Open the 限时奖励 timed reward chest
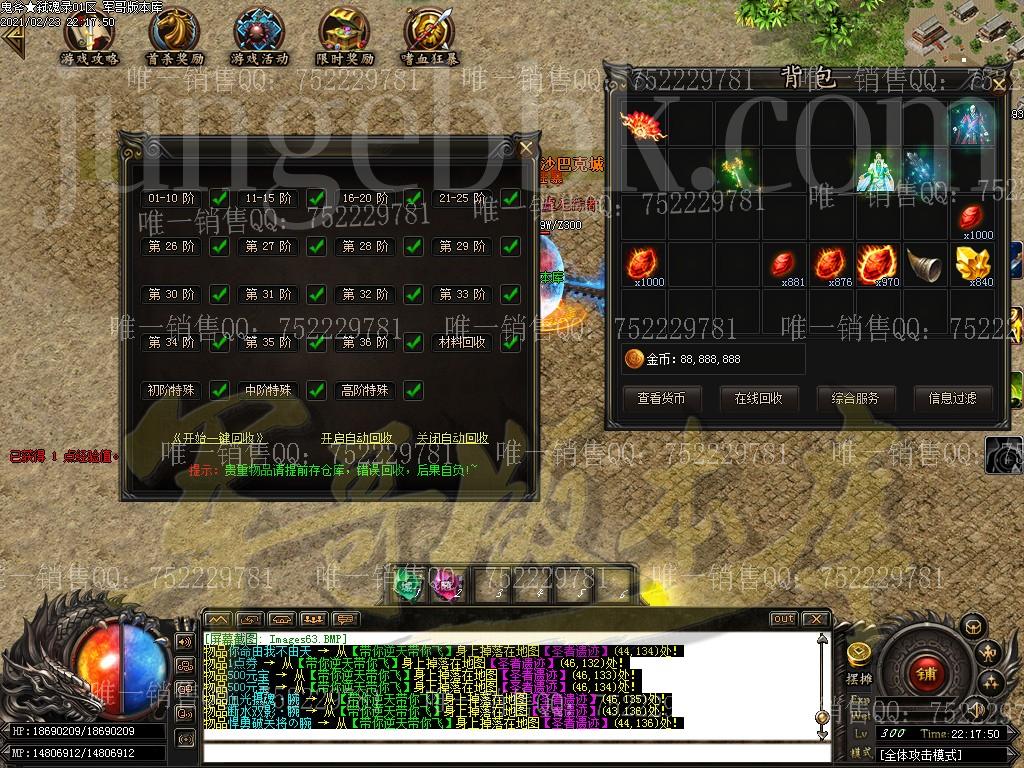The height and width of the screenshot is (768, 1024). [344, 36]
